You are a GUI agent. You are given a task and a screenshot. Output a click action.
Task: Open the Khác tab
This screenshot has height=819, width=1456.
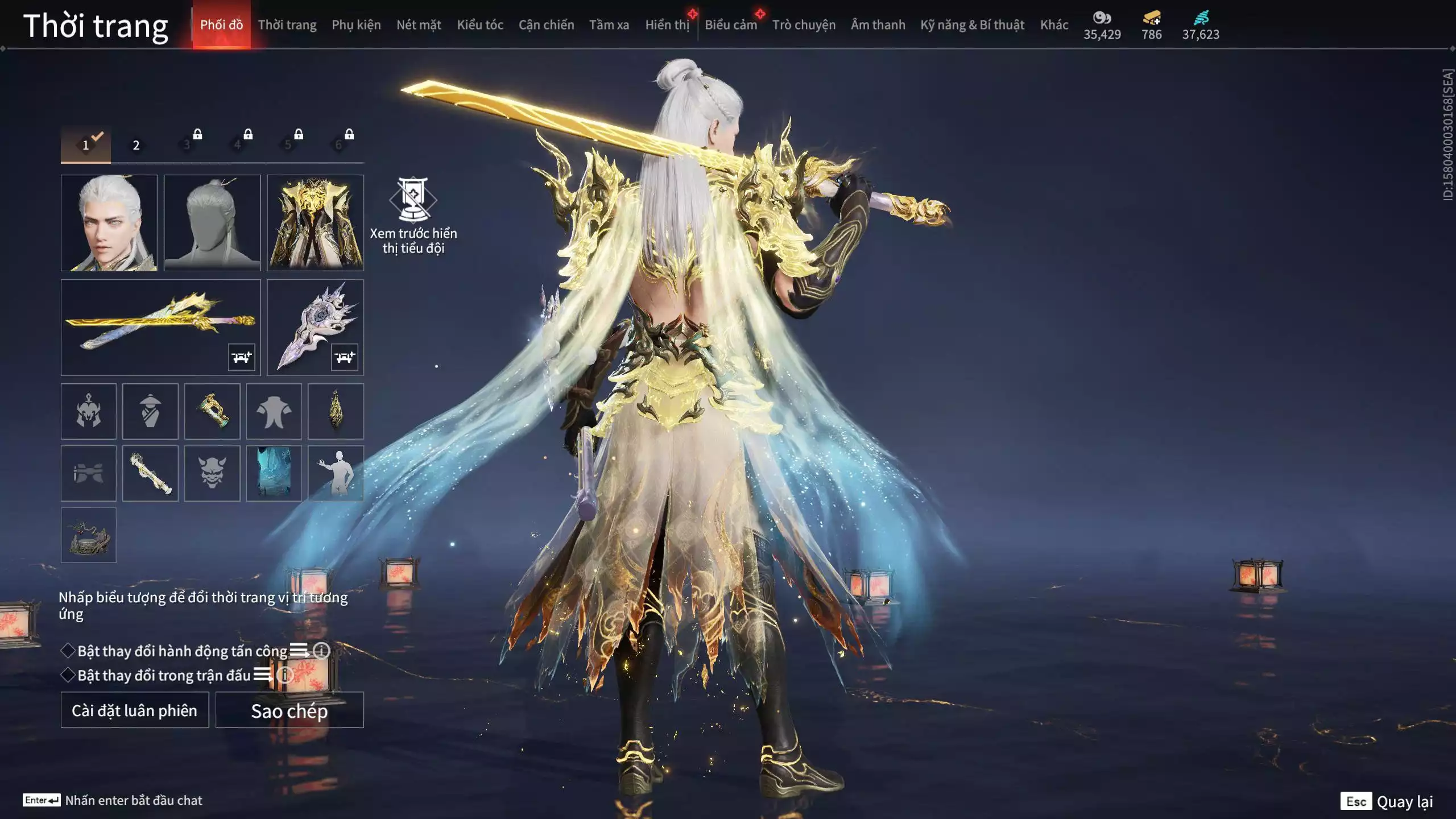pos(1054,25)
